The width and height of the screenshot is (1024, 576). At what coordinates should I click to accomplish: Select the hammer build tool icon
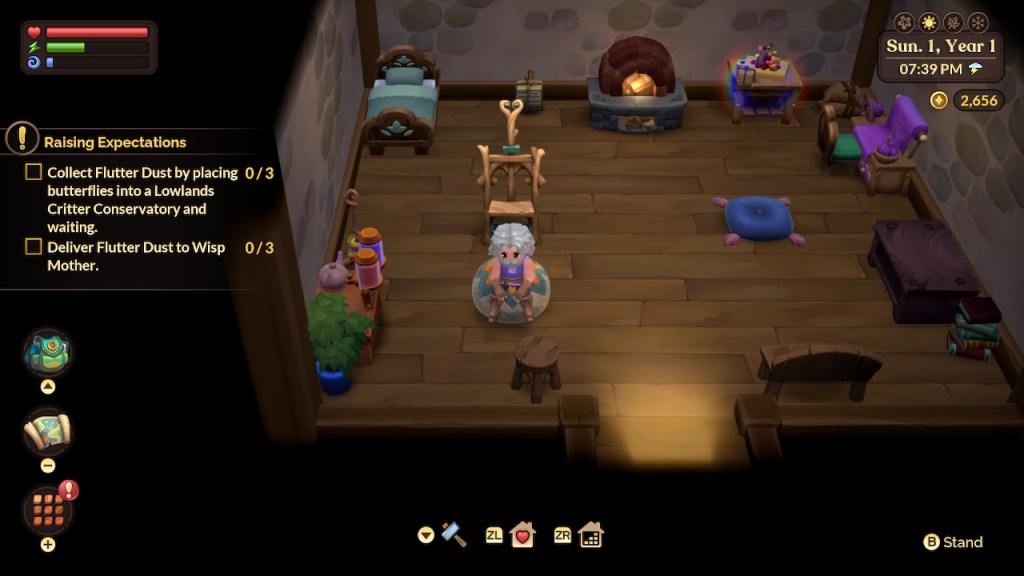point(454,534)
